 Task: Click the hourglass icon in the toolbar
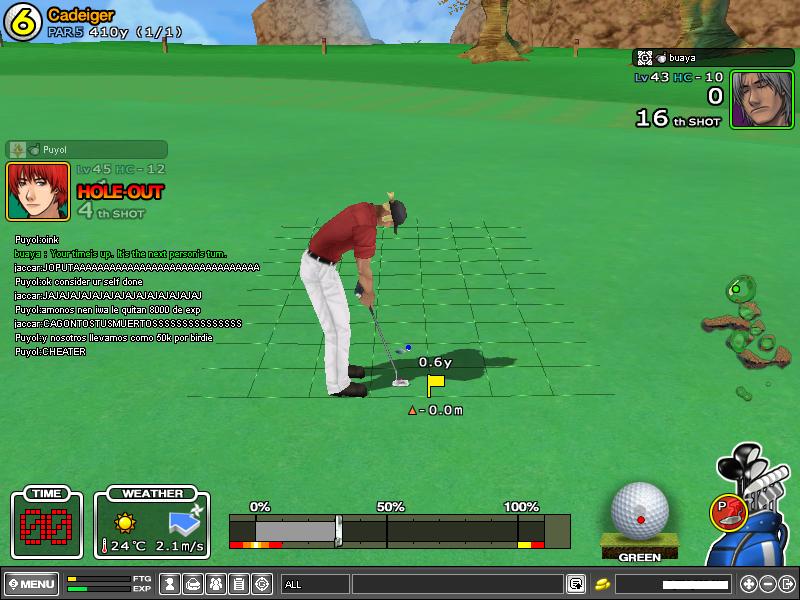pyautogui.click(x=170, y=584)
